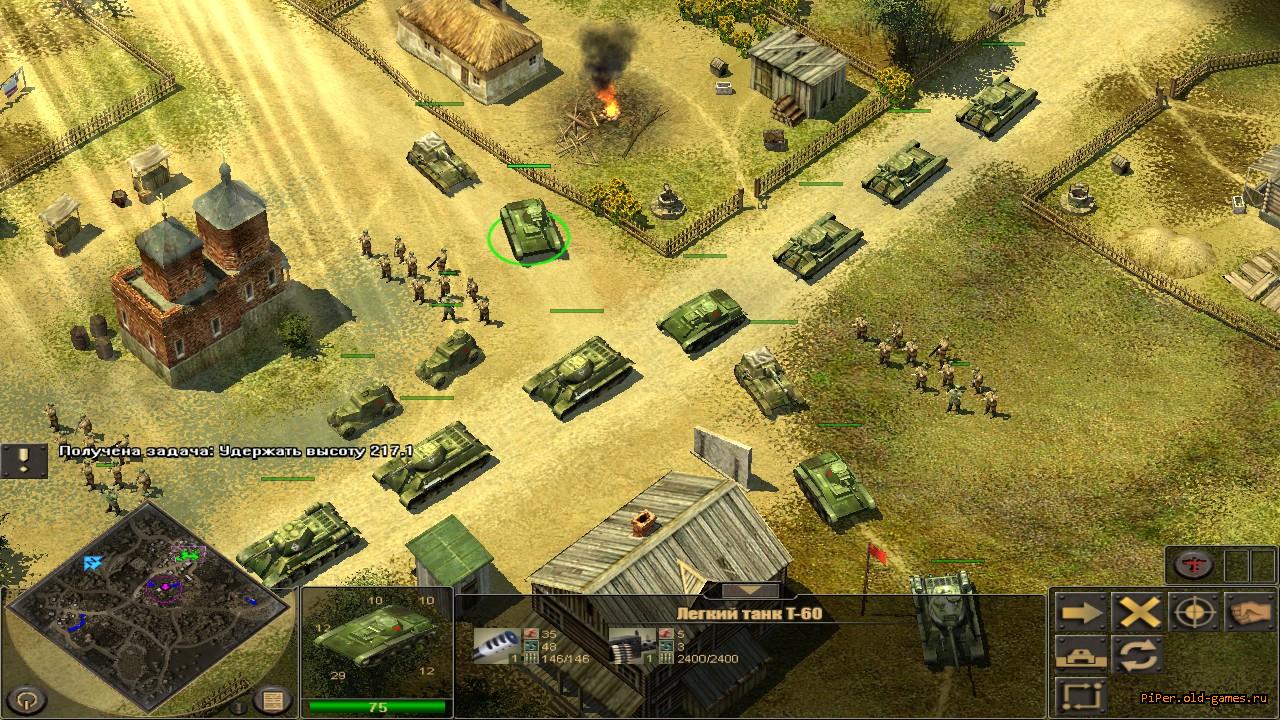Select the square patrol route command

(x=1081, y=696)
